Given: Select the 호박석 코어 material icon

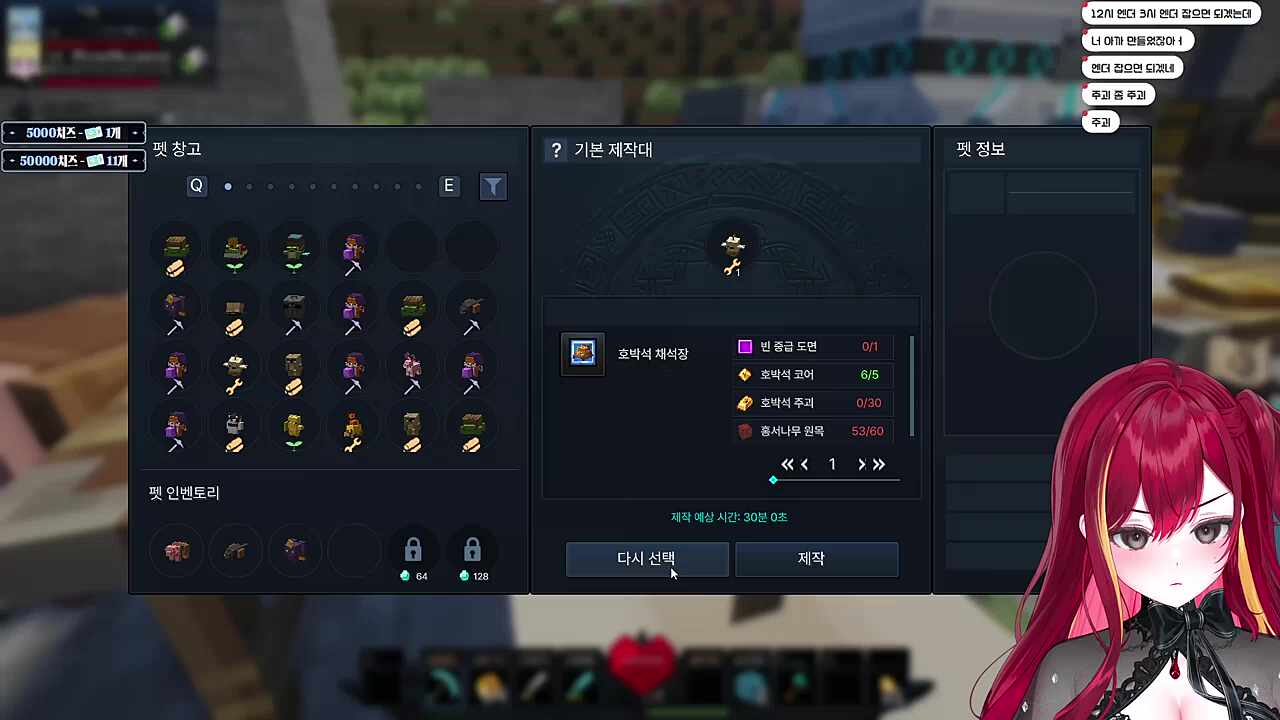Looking at the screenshot, I should tap(744, 374).
